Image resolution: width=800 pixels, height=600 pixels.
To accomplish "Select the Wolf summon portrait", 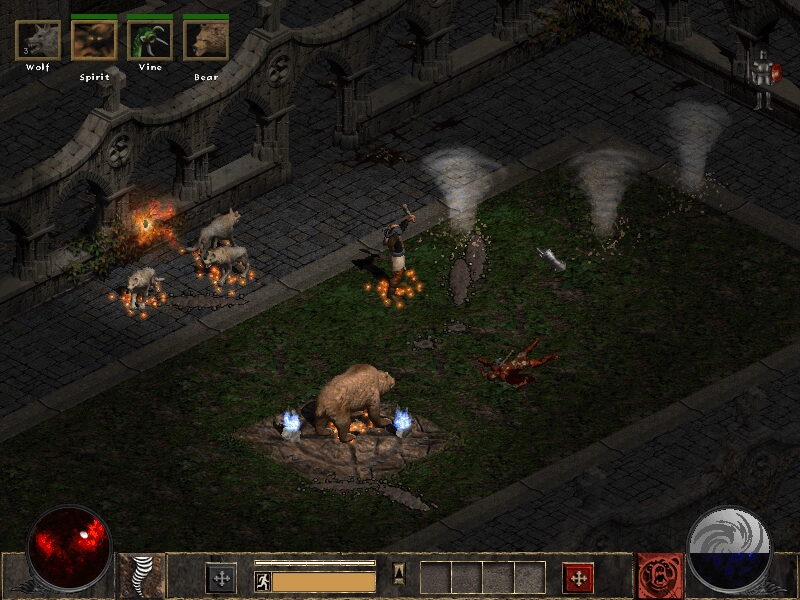I will click(38, 40).
